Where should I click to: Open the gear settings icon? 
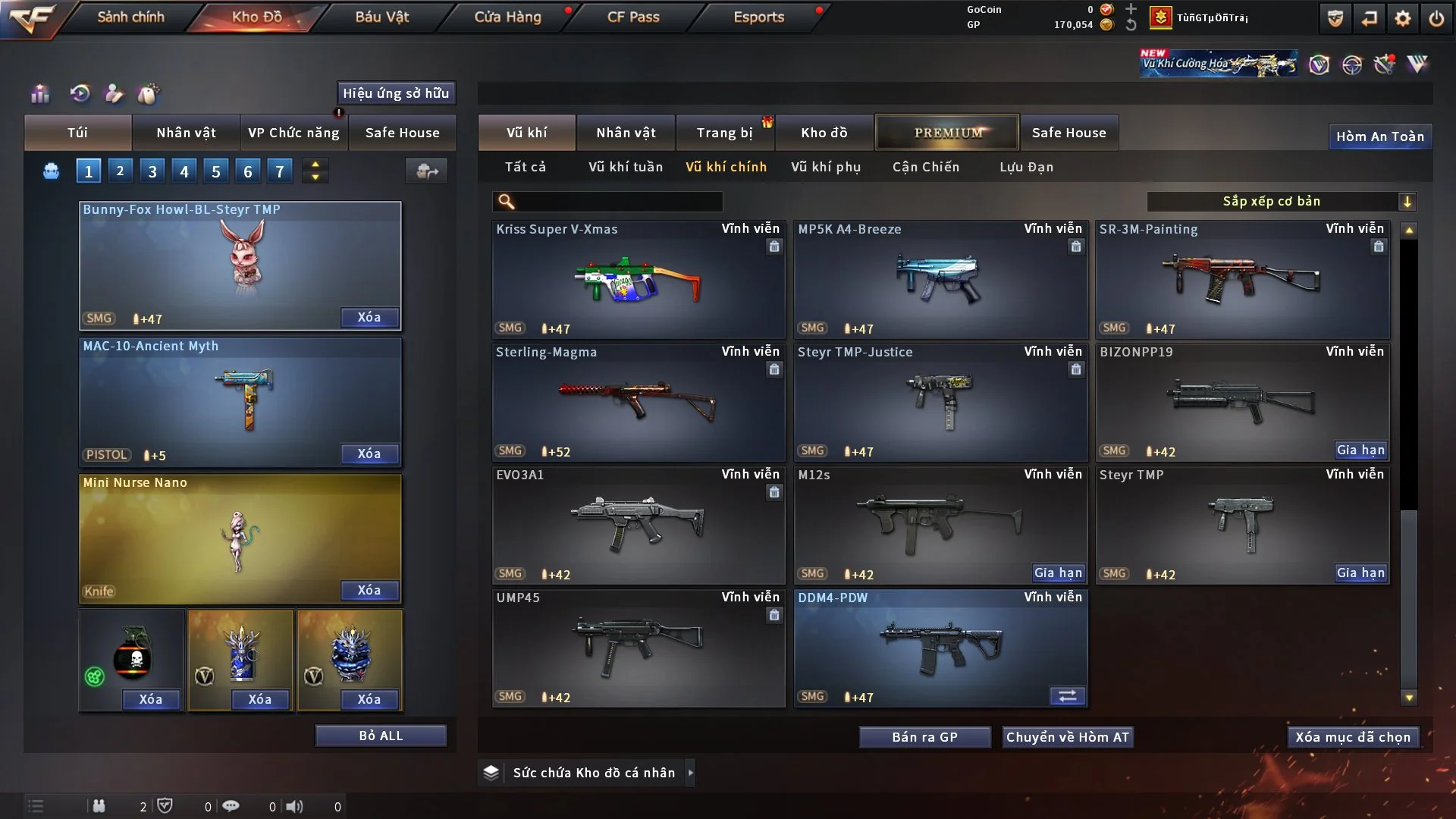click(1403, 18)
